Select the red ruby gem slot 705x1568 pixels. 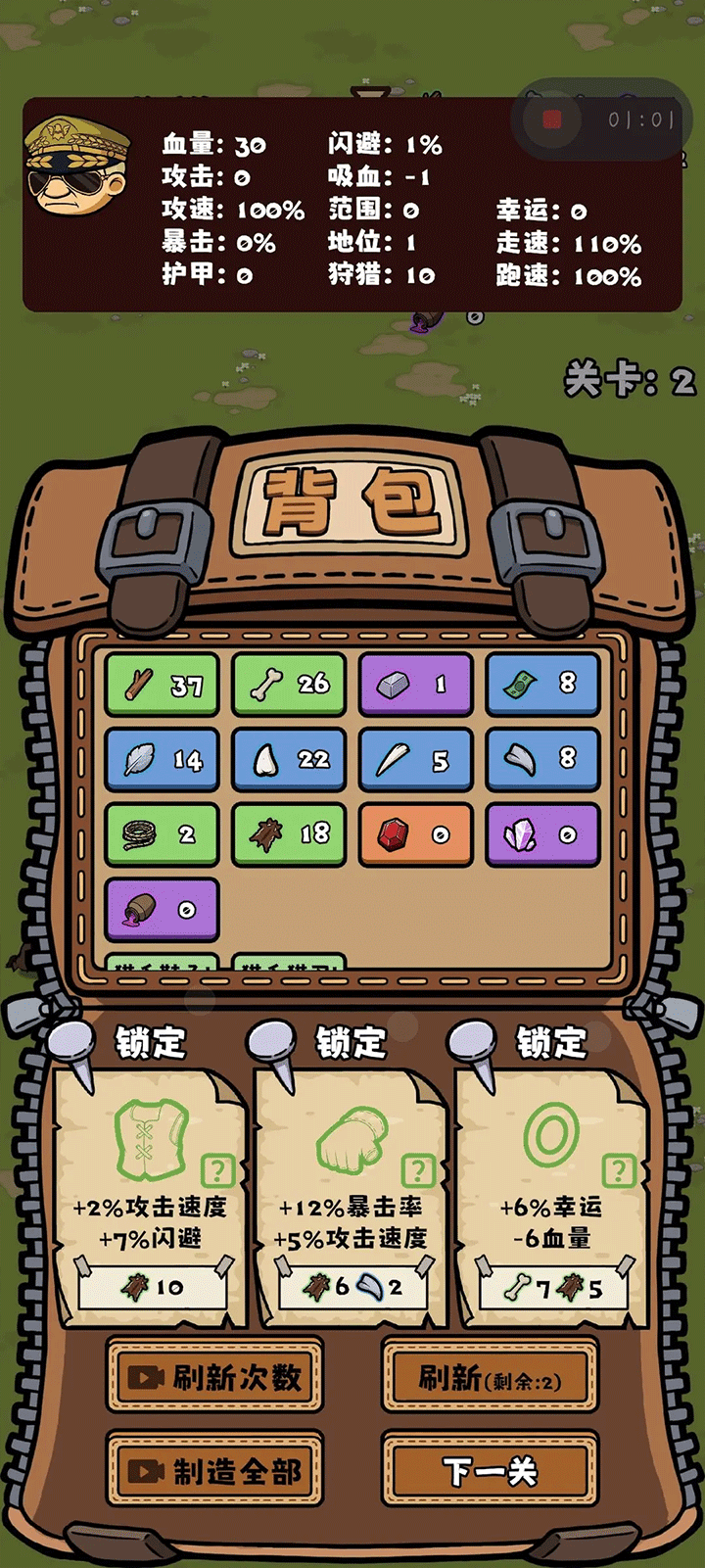click(x=415, y=834)
